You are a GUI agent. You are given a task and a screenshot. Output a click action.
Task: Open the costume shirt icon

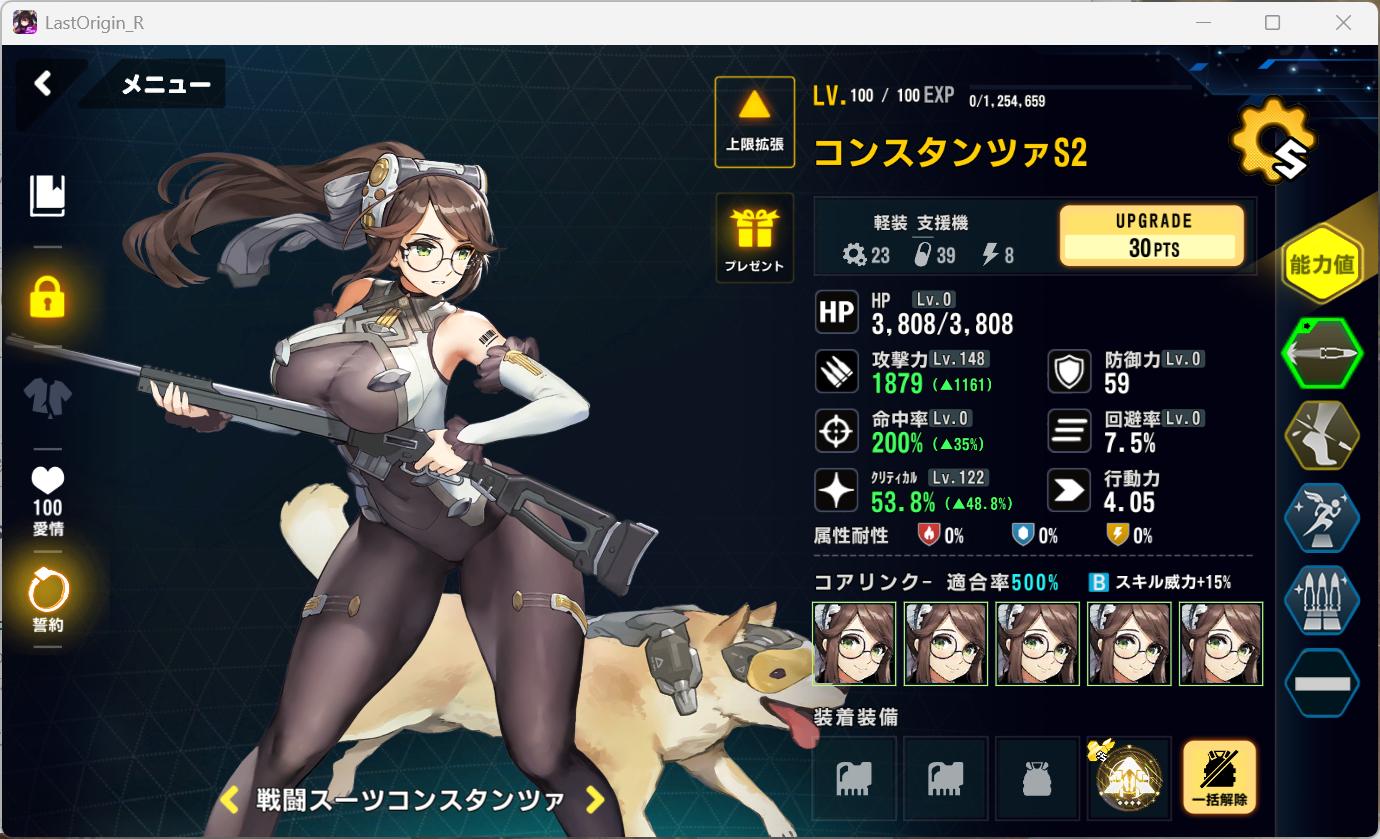tap(47, 397)
